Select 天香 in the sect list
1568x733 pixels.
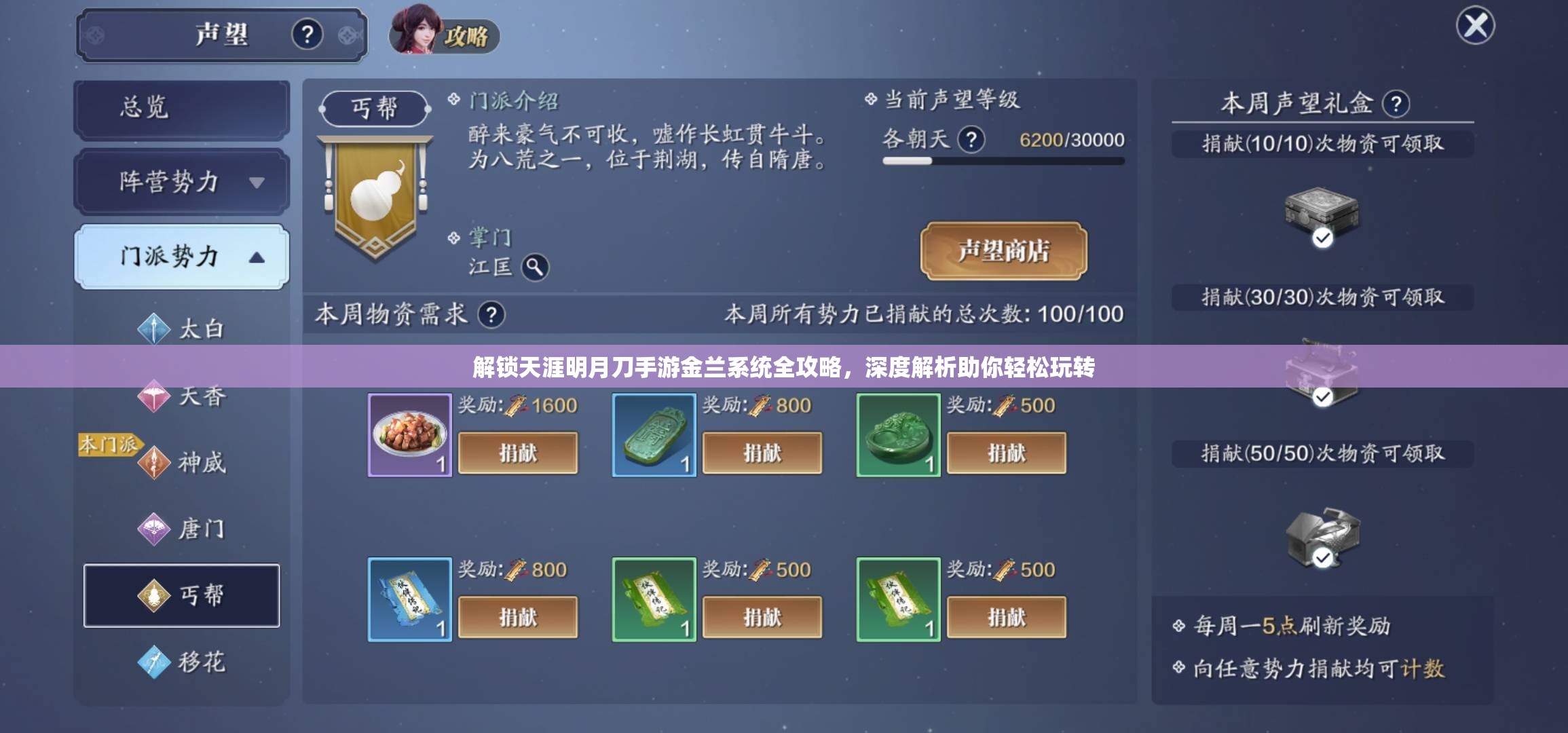coord(155,397)
